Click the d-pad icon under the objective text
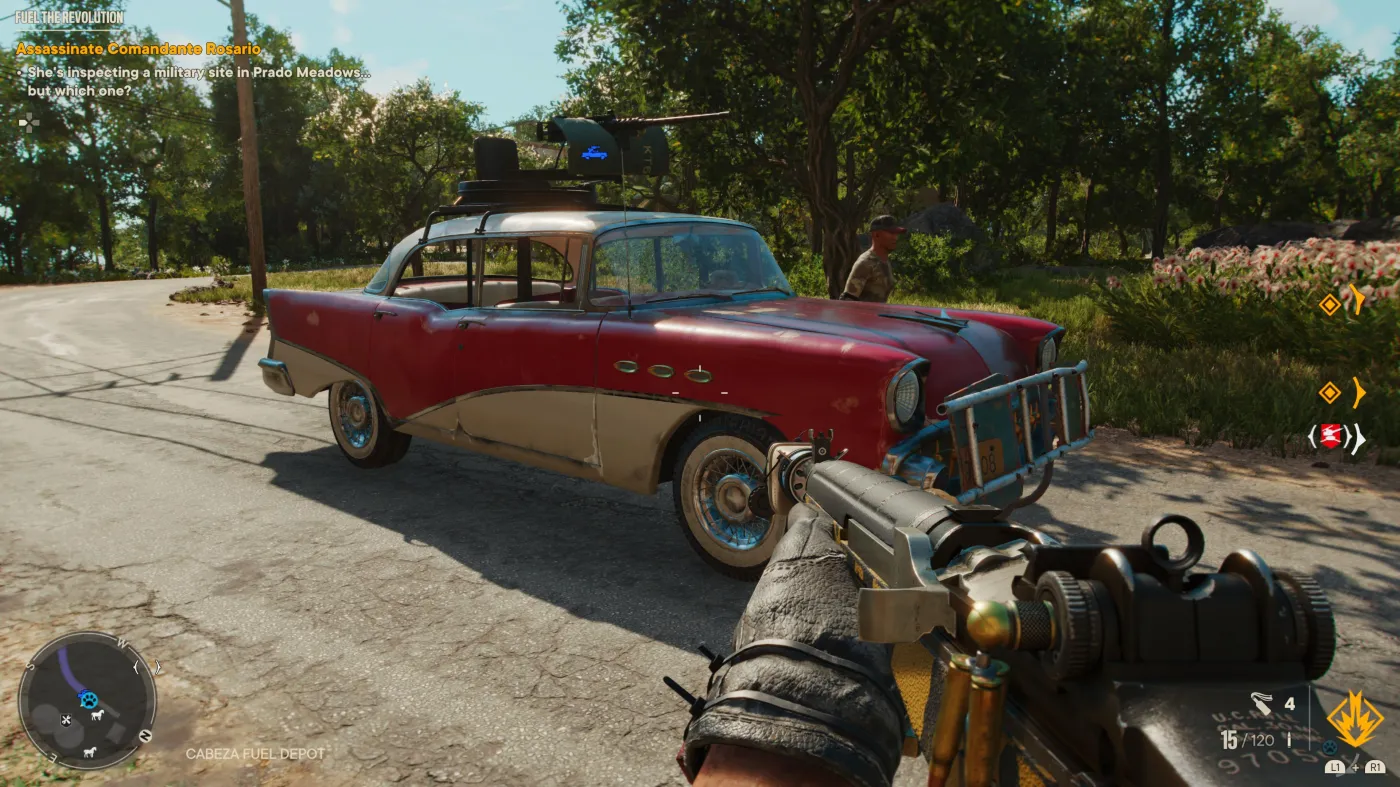1400x787 pixels. click(x=28, y=122)
